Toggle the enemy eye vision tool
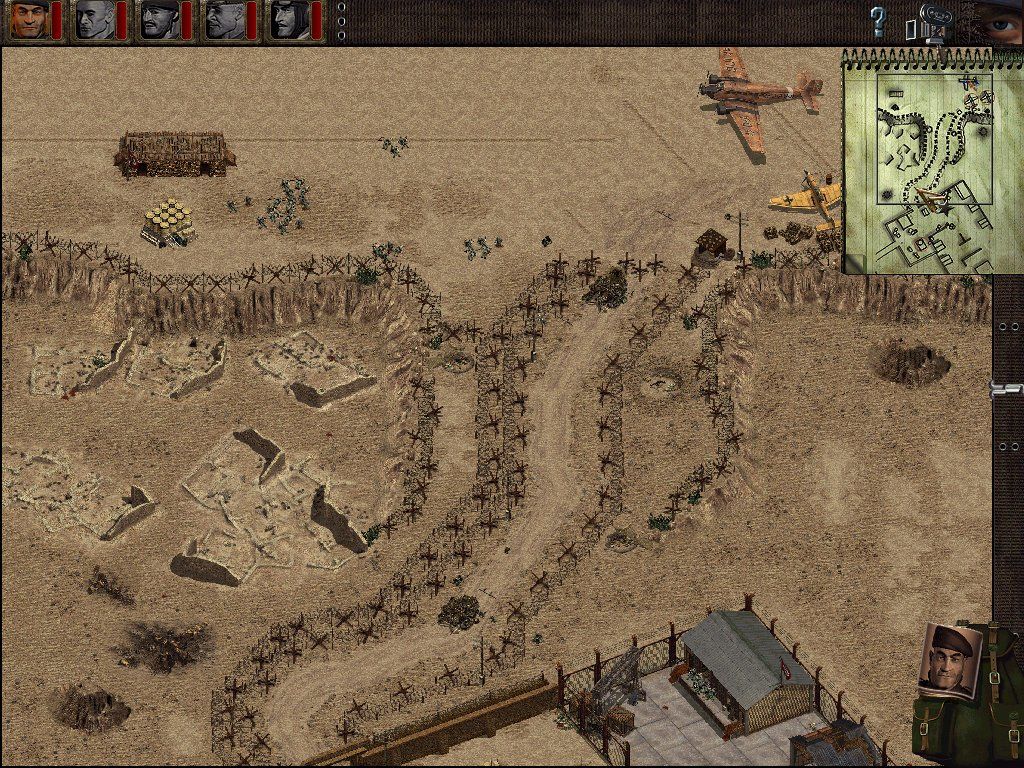 click(x=997, y=21)
